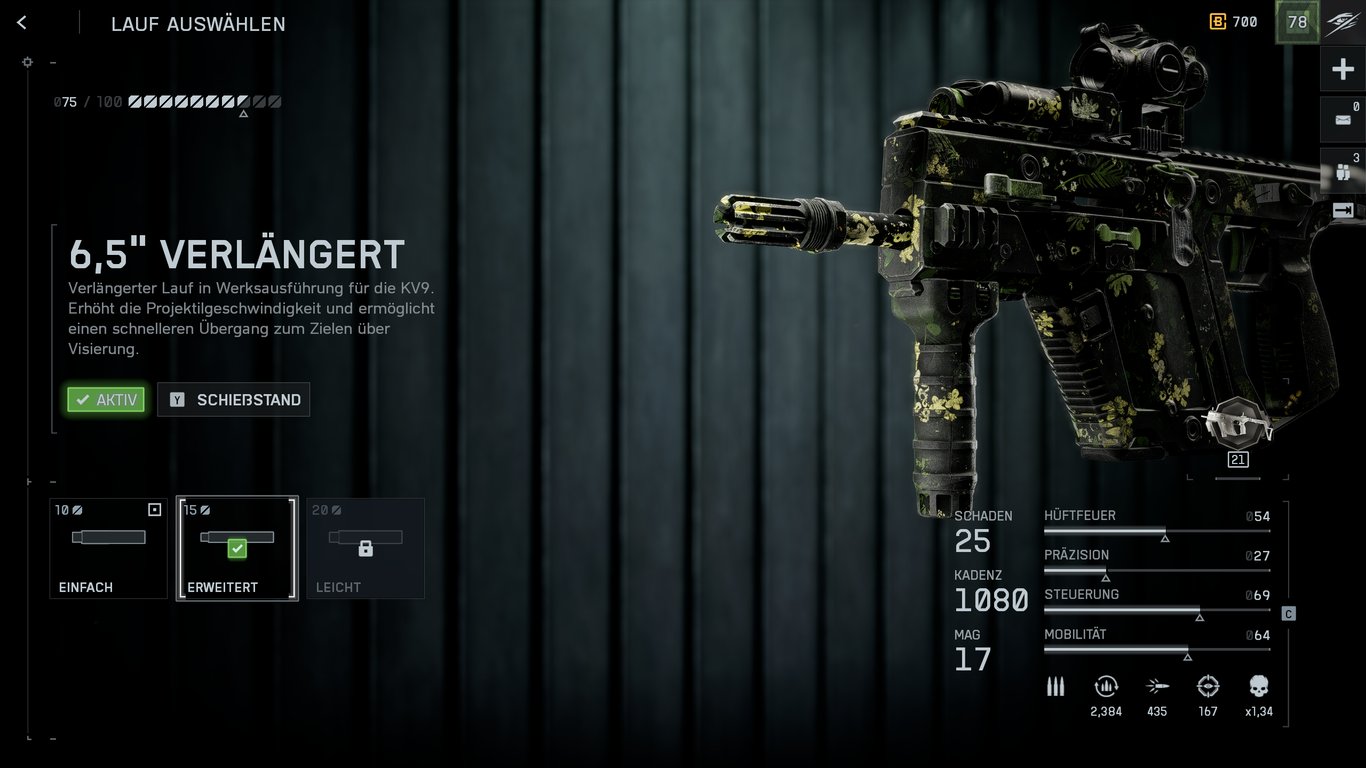Screen dimensions: 1366x768
Task: Click the slashed-eye logo icon
Action: click(x=1342, y=22)
